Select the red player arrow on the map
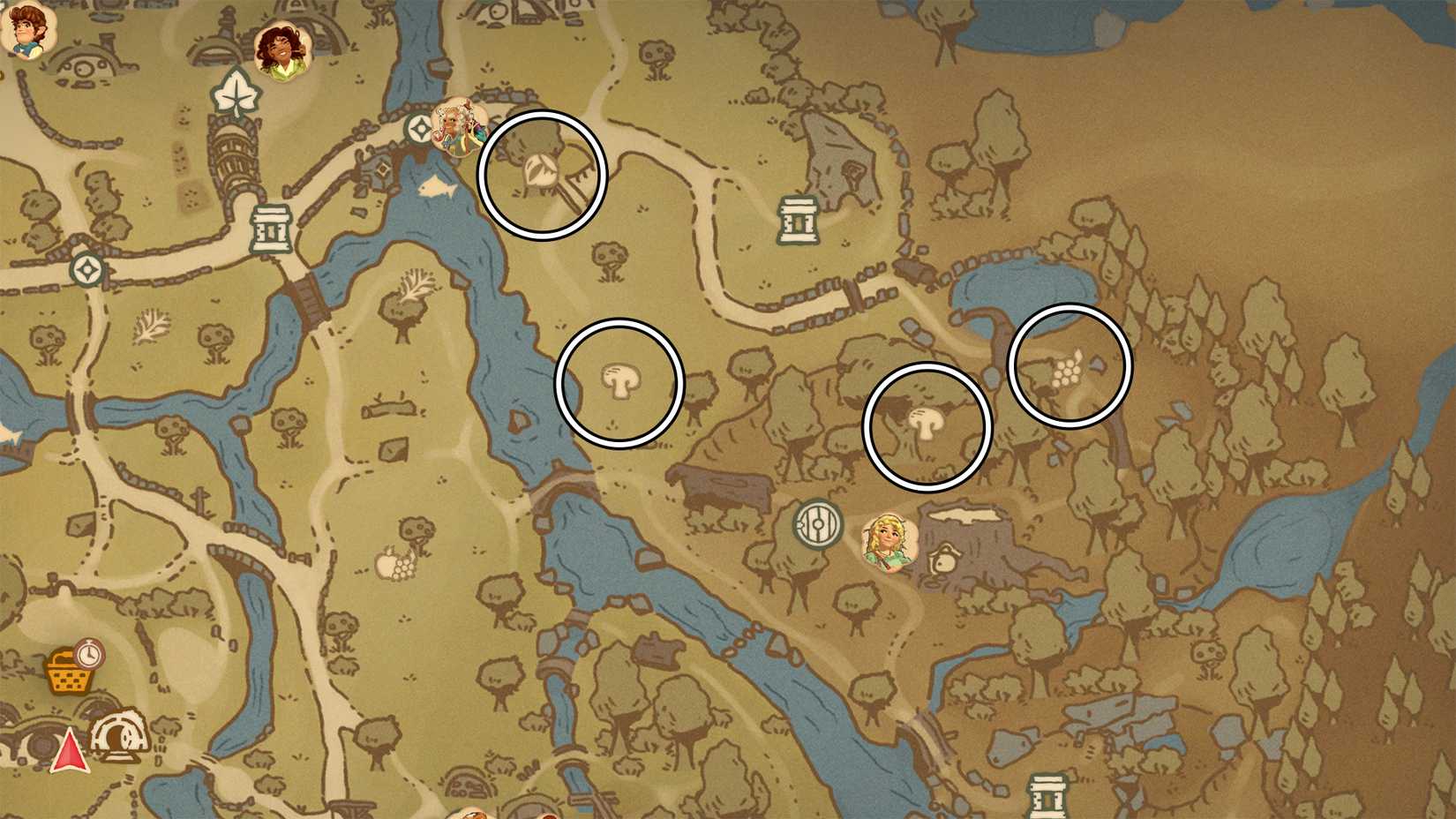Image resolution: width=1456 pixels, height=819 pixels. click(x=71, y=752)
